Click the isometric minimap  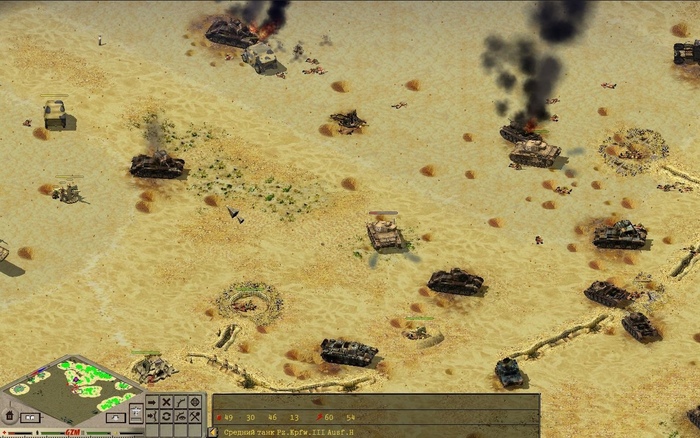coord(71,388)
